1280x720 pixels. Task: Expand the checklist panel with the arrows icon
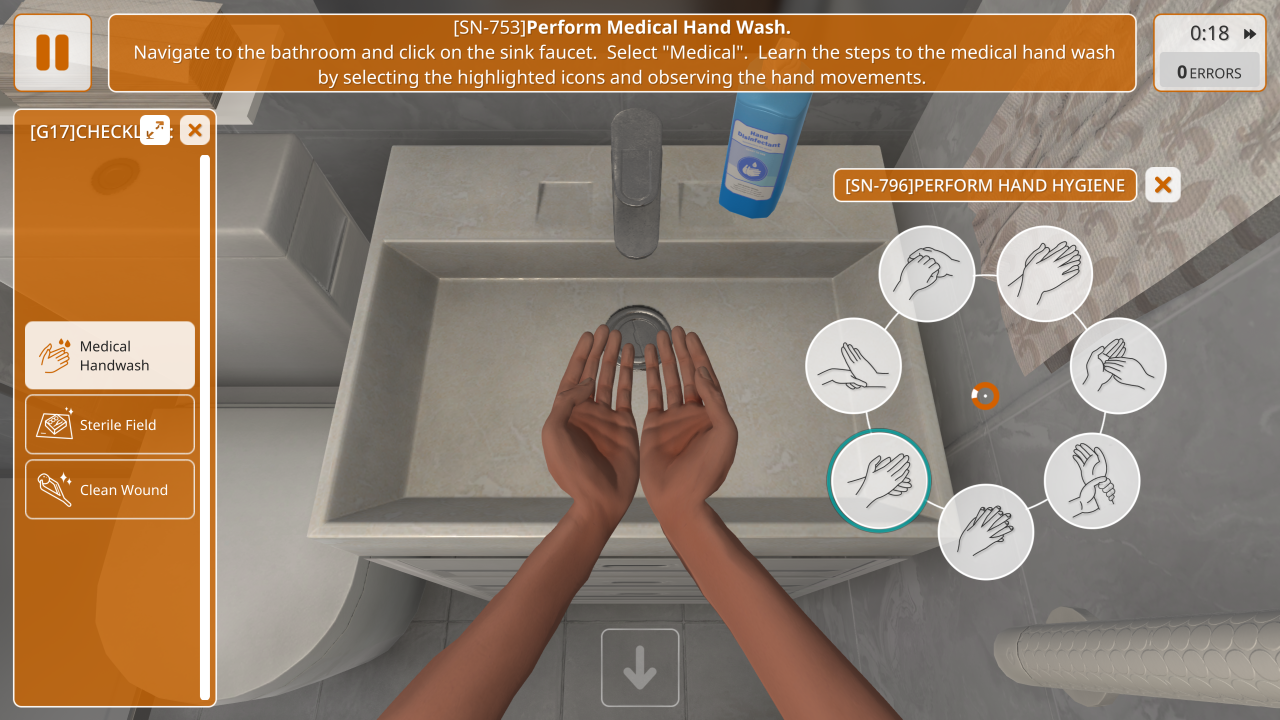pyautogui.click(x=155, y=129)
